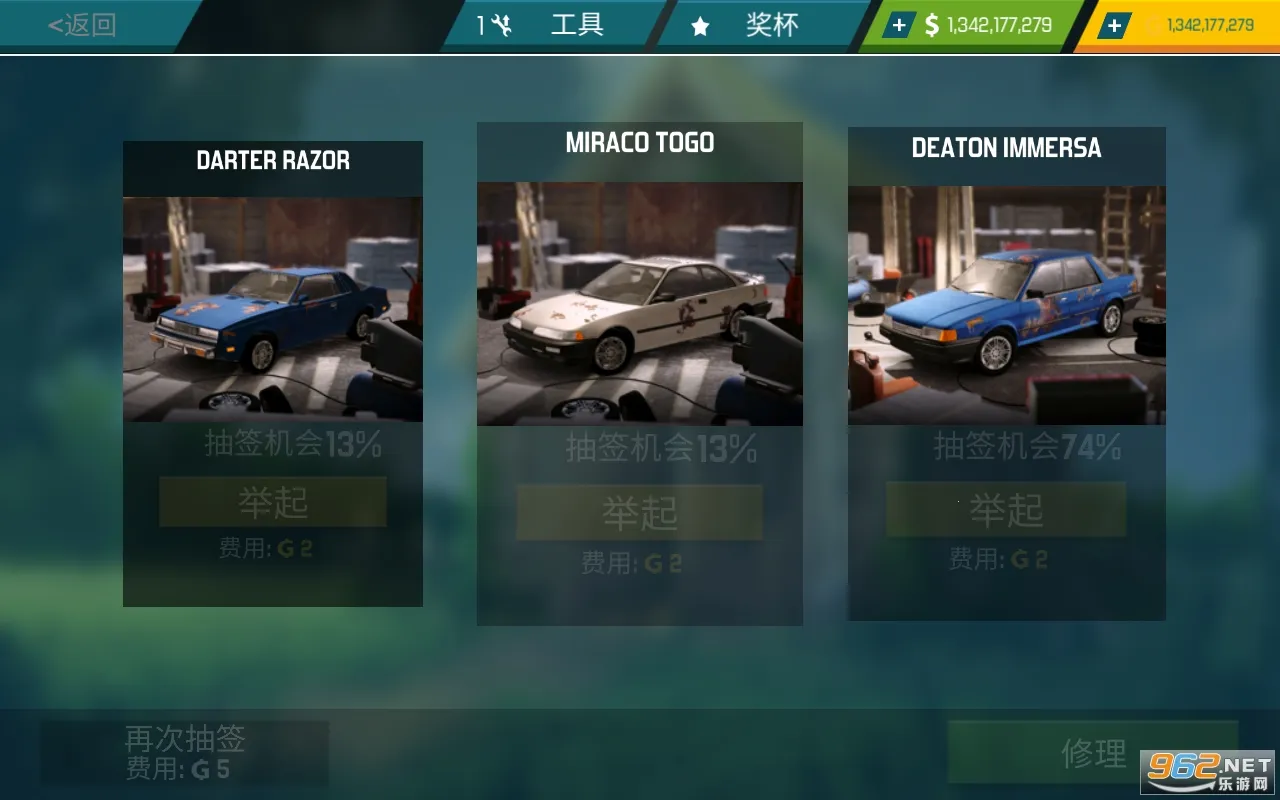
Task: Select the Darter Razor car card
Action: 272,309
